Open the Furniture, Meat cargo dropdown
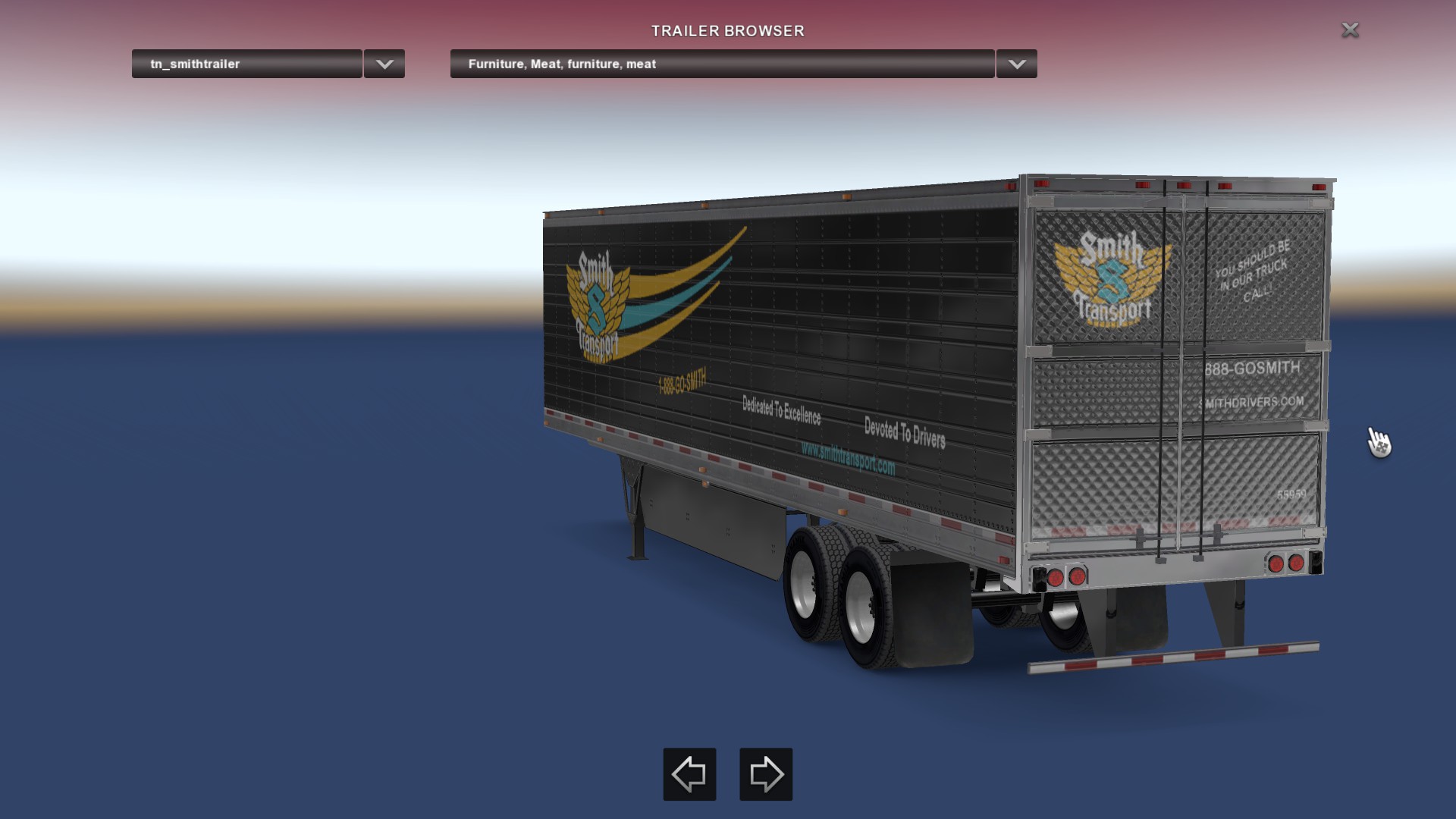This screenshot has height=819, width=1456. pyautogui.click(x=722, y=64)
